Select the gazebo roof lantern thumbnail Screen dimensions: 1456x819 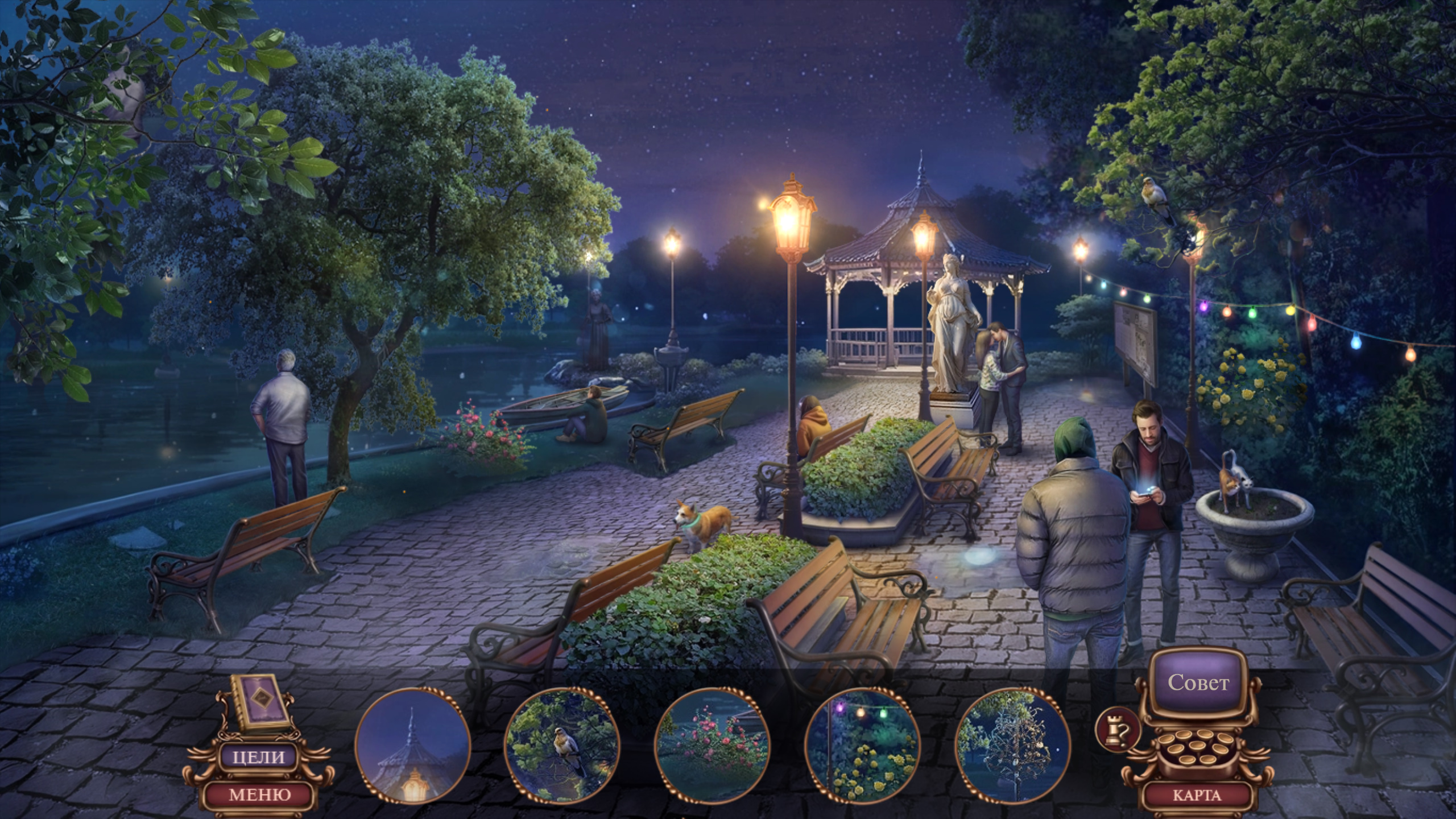pyautogui.click(x=412, y=746)
